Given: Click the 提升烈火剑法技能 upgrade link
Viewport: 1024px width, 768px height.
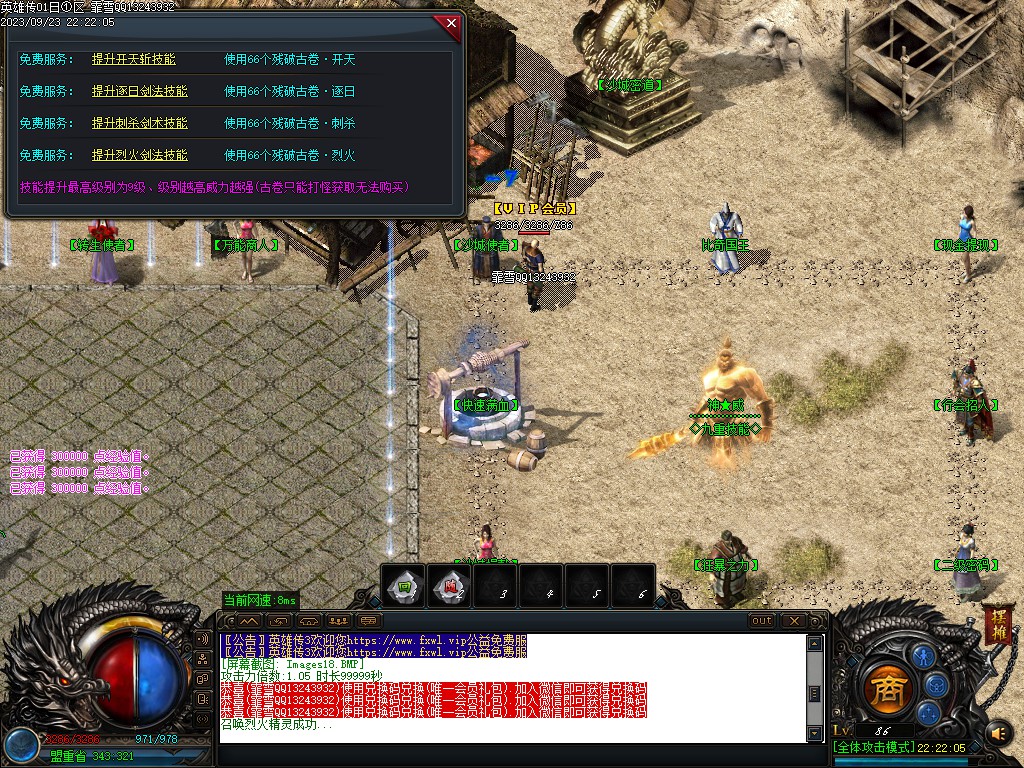Looking at the screenshot, I should (x=139, y=156).
